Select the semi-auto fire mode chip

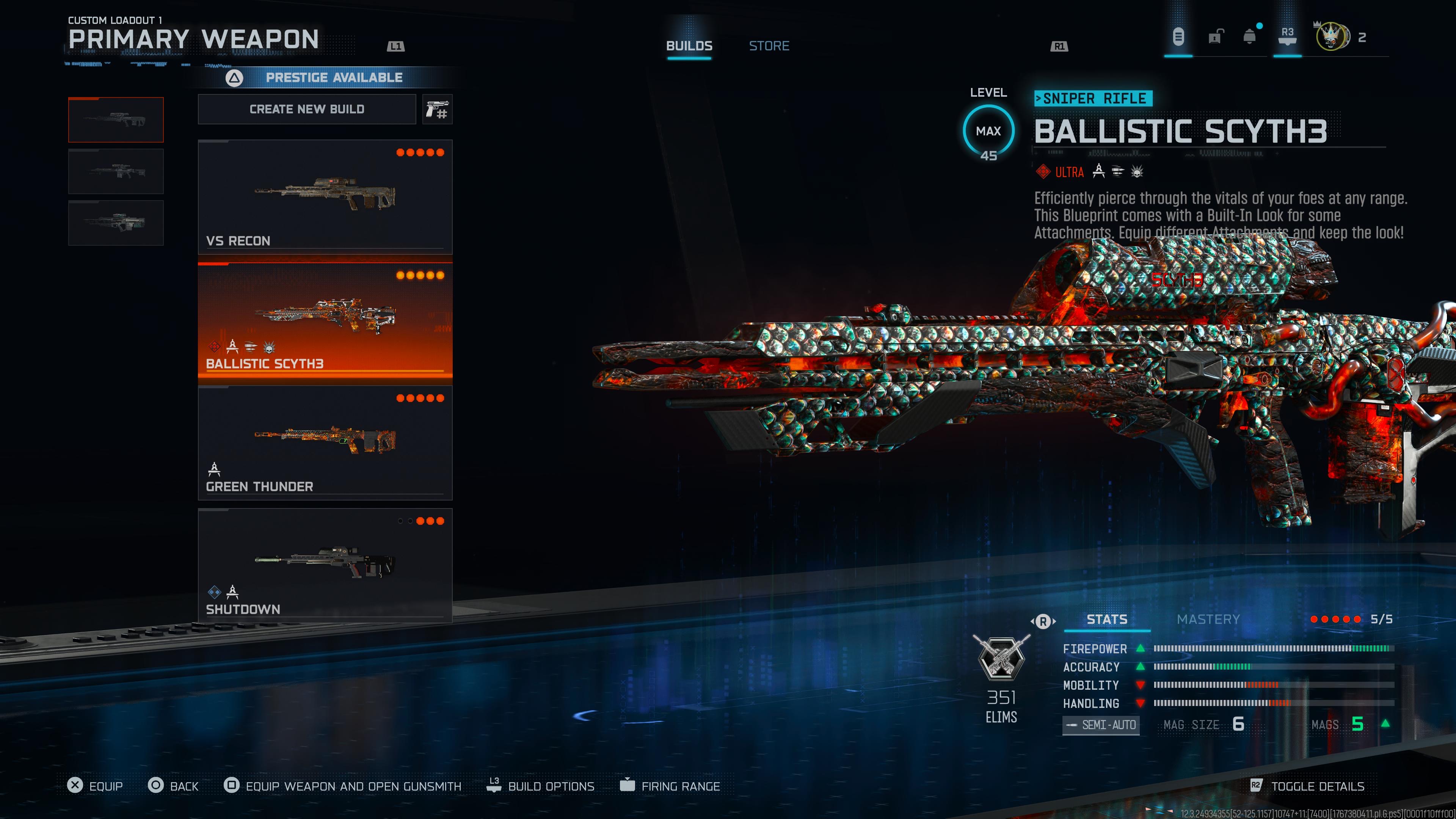click(x=1100, y=725)
